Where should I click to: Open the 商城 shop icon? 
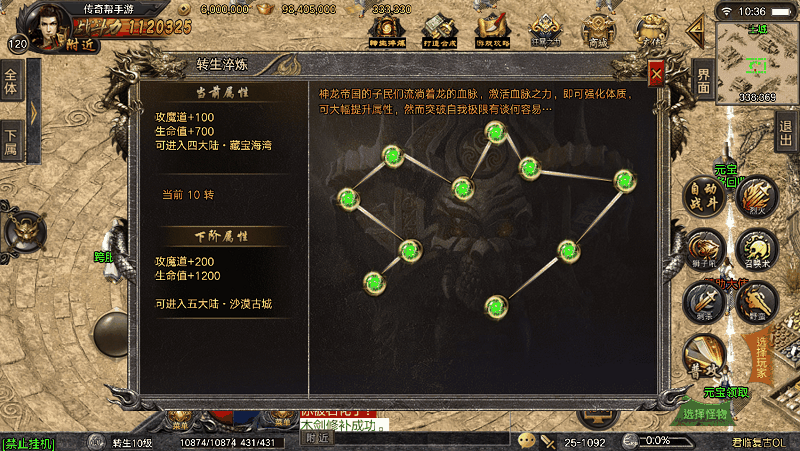coord(598,30)
